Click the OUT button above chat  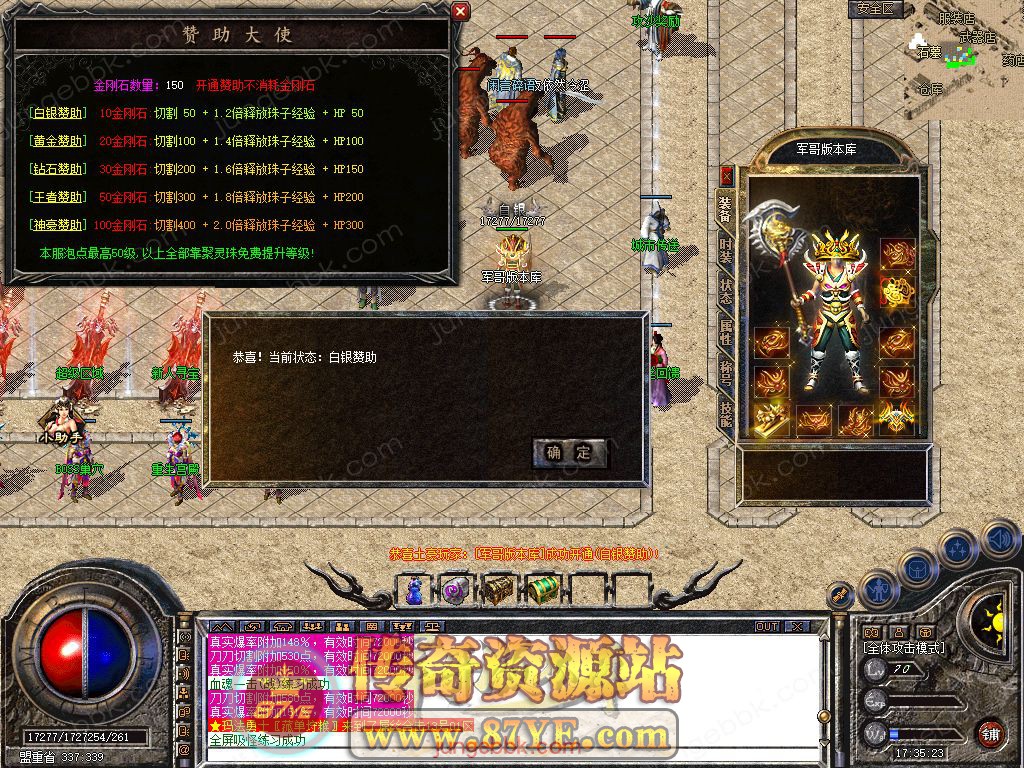(x=767, y=626)
